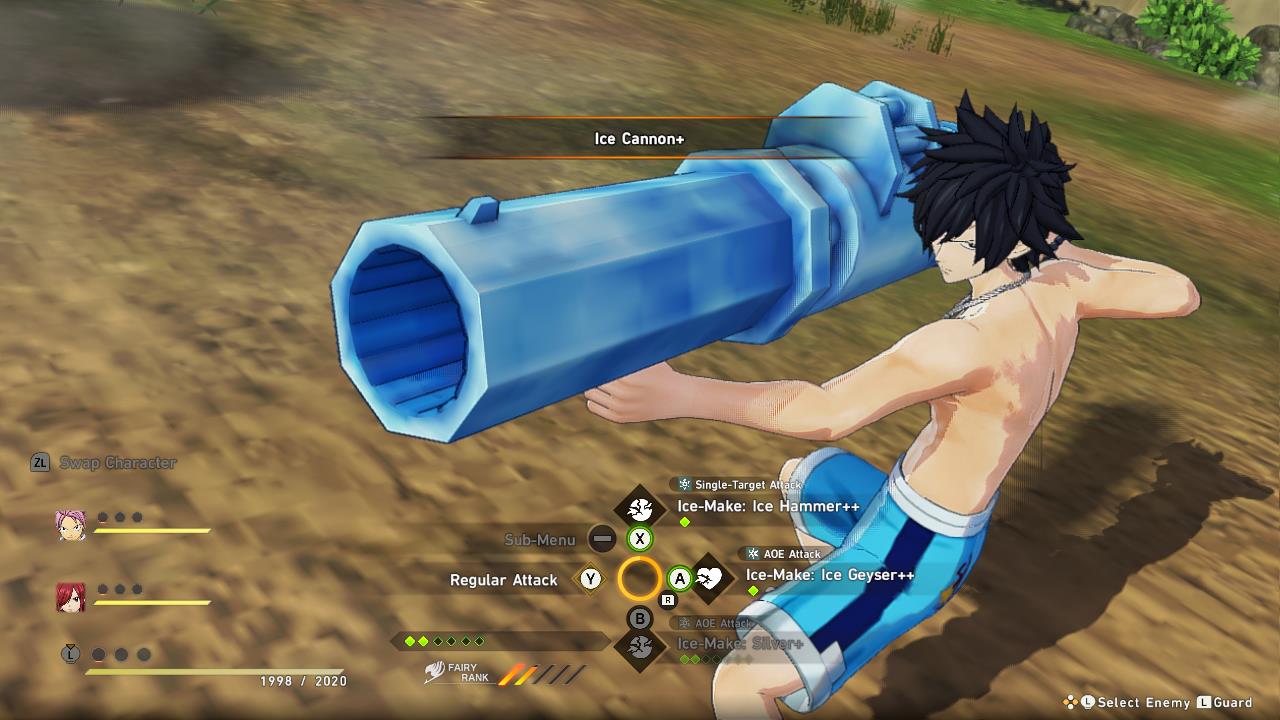Click the minus button for Sub-Menu

600,539
